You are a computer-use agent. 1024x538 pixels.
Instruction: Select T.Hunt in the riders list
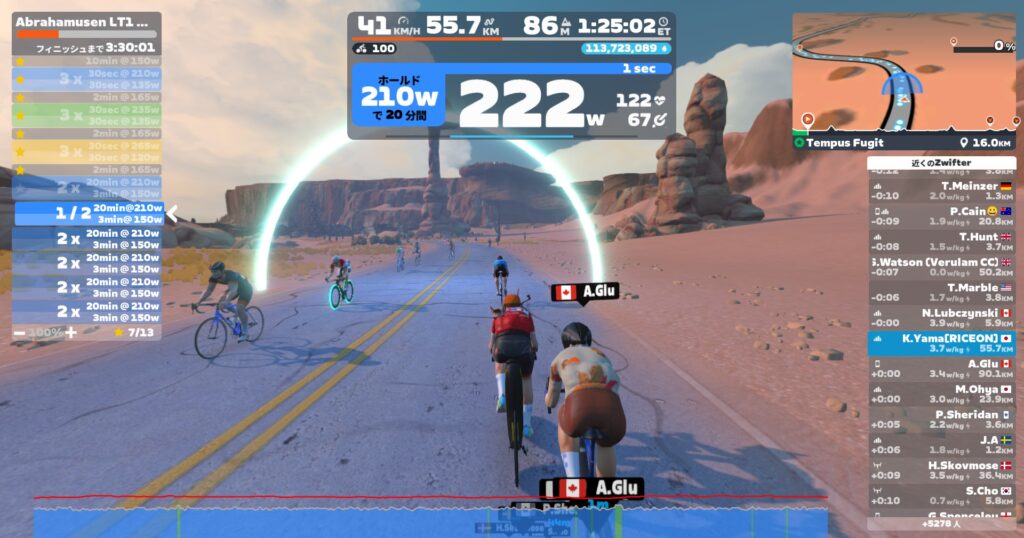pyautogui.click(x=941, y=242)
